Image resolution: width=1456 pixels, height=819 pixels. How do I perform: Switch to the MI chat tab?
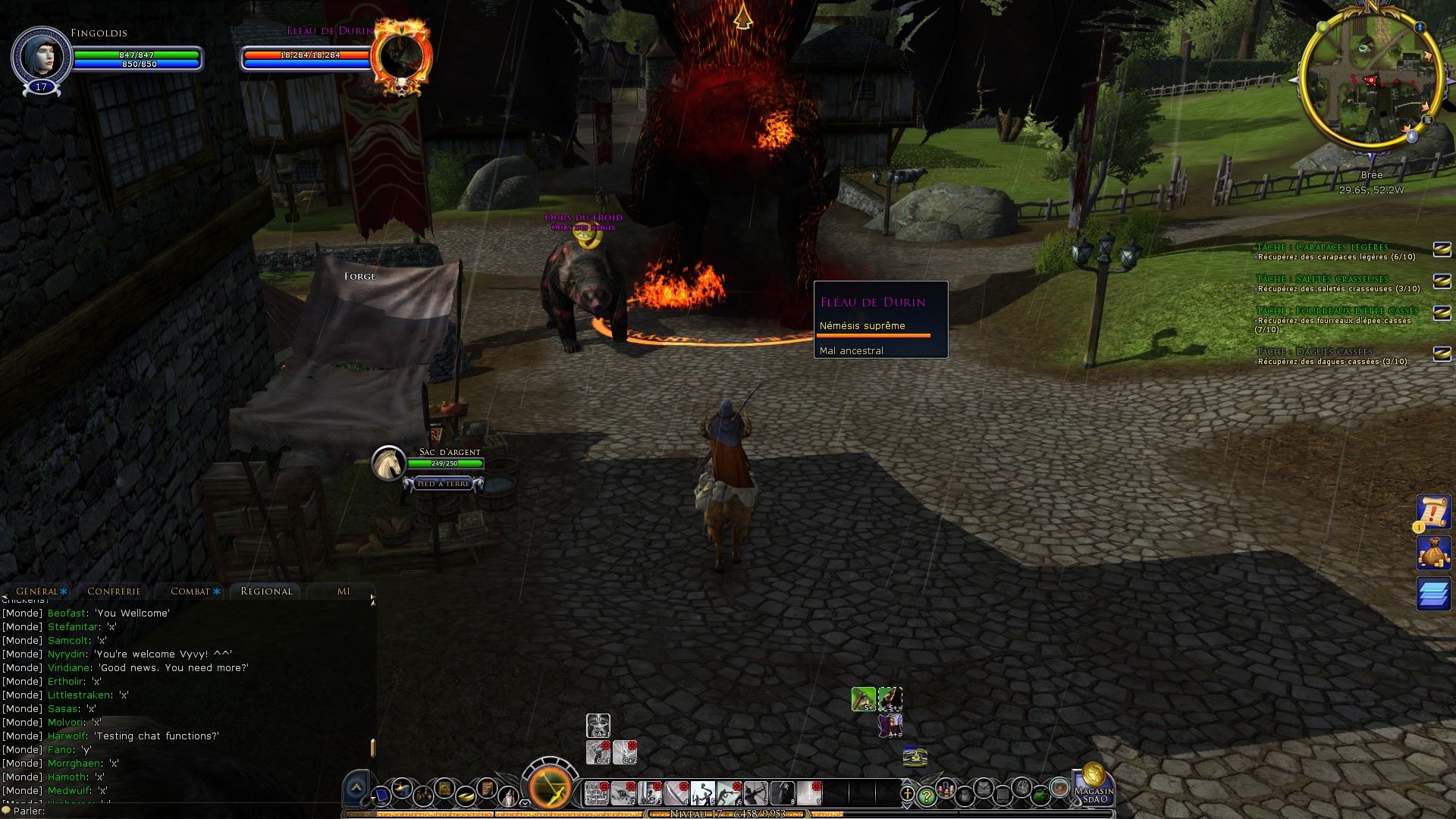(x=344, y=591)
